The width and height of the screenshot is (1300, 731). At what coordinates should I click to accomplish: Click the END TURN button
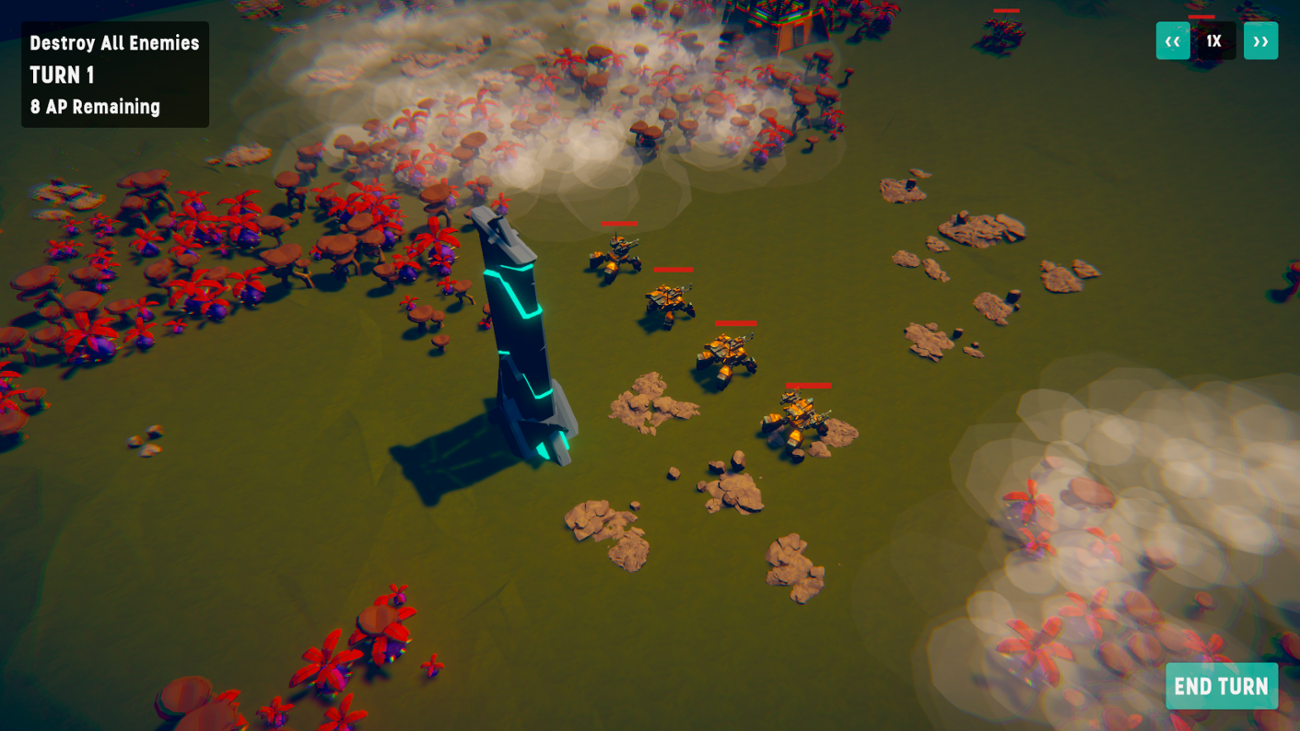pos(1221,686)
